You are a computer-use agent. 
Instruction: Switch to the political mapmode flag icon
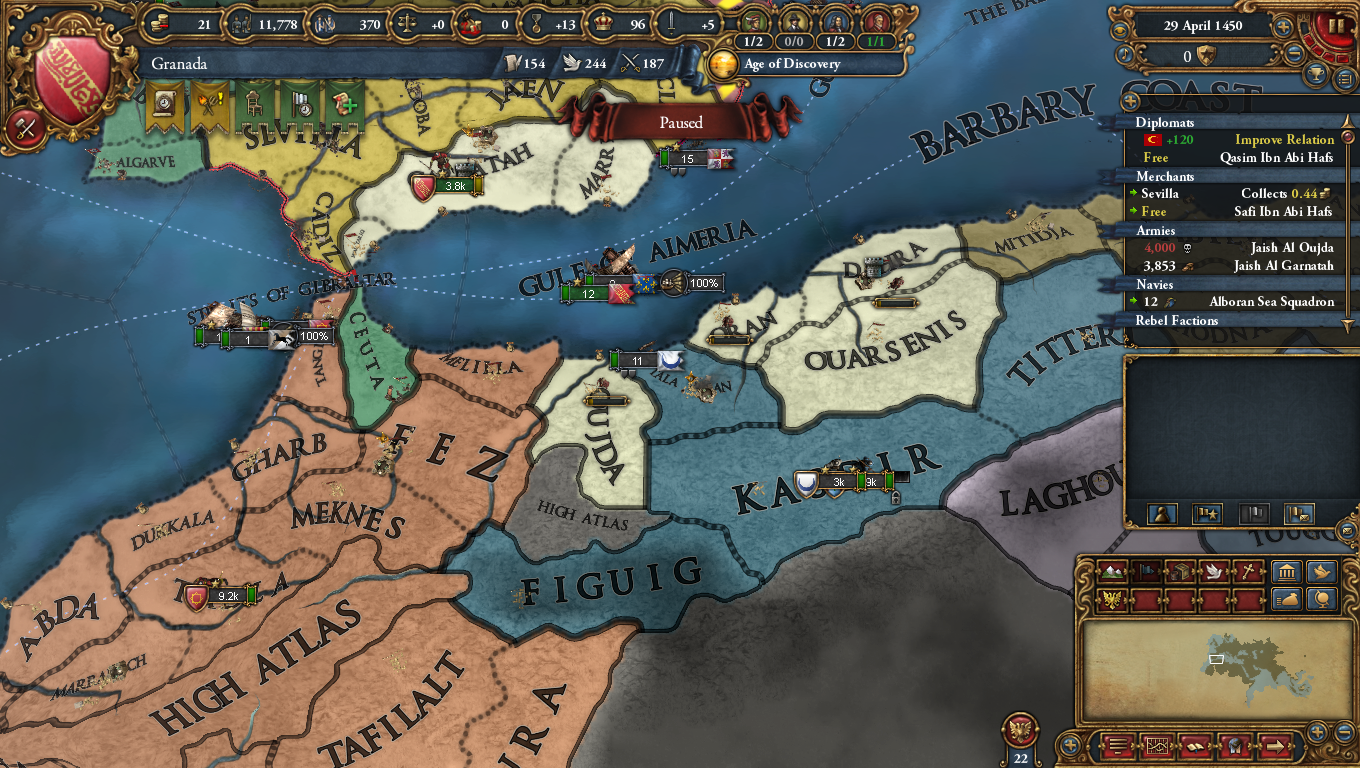[1145, 572]
